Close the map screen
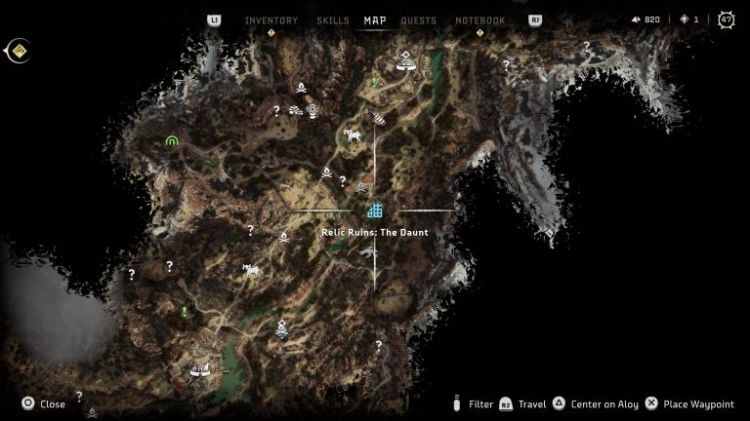 click(43, 404)
